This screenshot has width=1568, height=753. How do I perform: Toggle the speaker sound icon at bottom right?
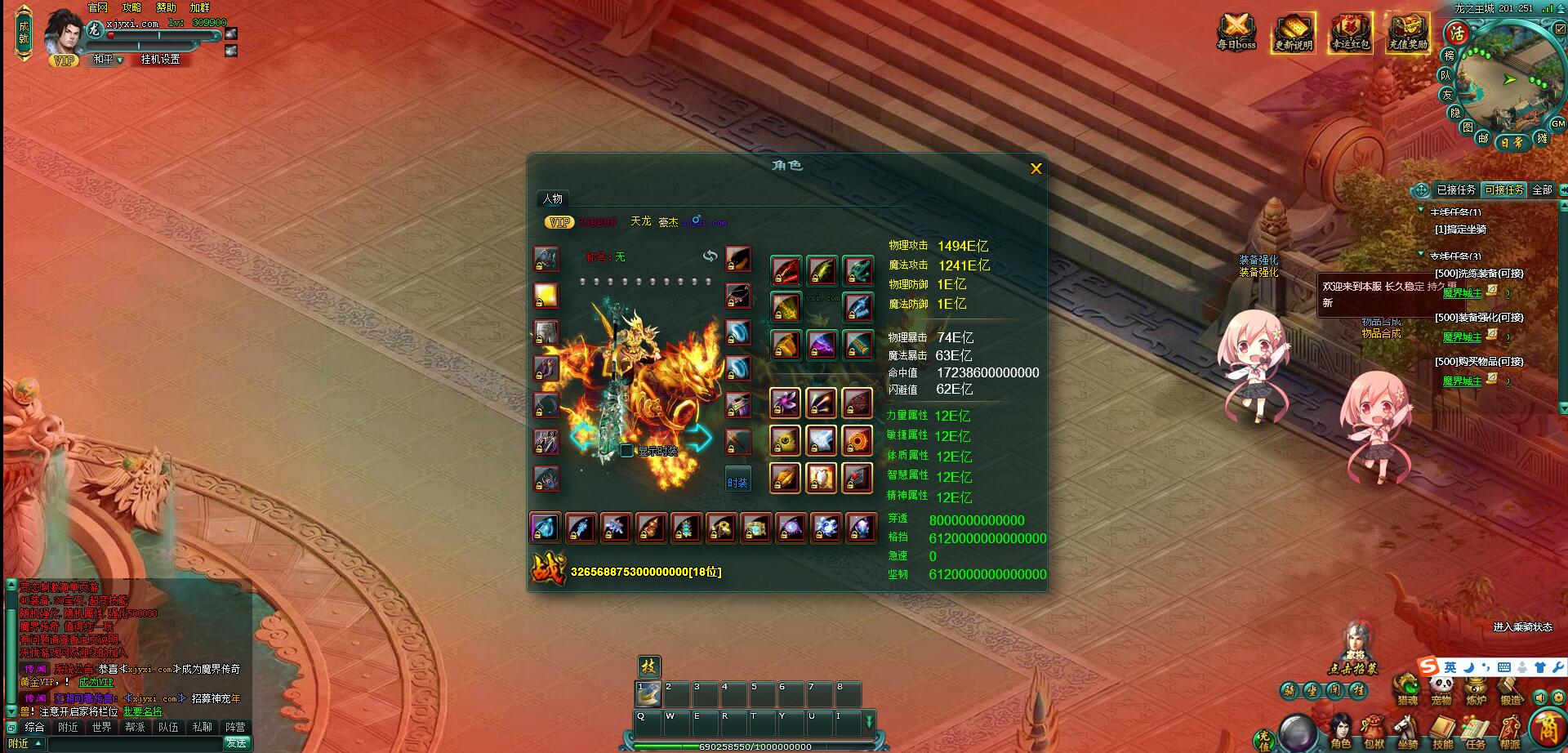[1540, 698]
